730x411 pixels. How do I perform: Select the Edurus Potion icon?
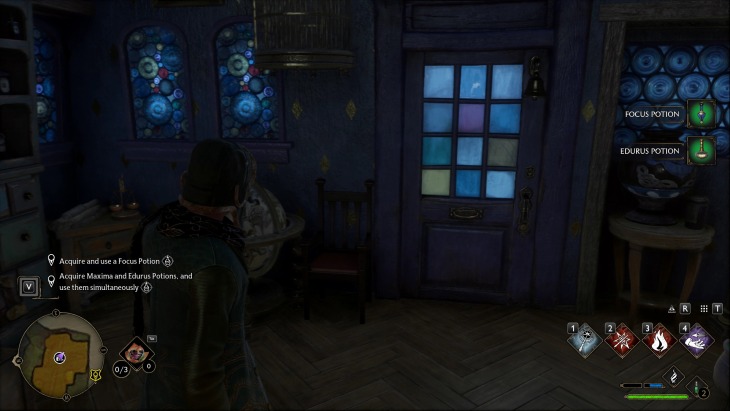pos(700,152)
